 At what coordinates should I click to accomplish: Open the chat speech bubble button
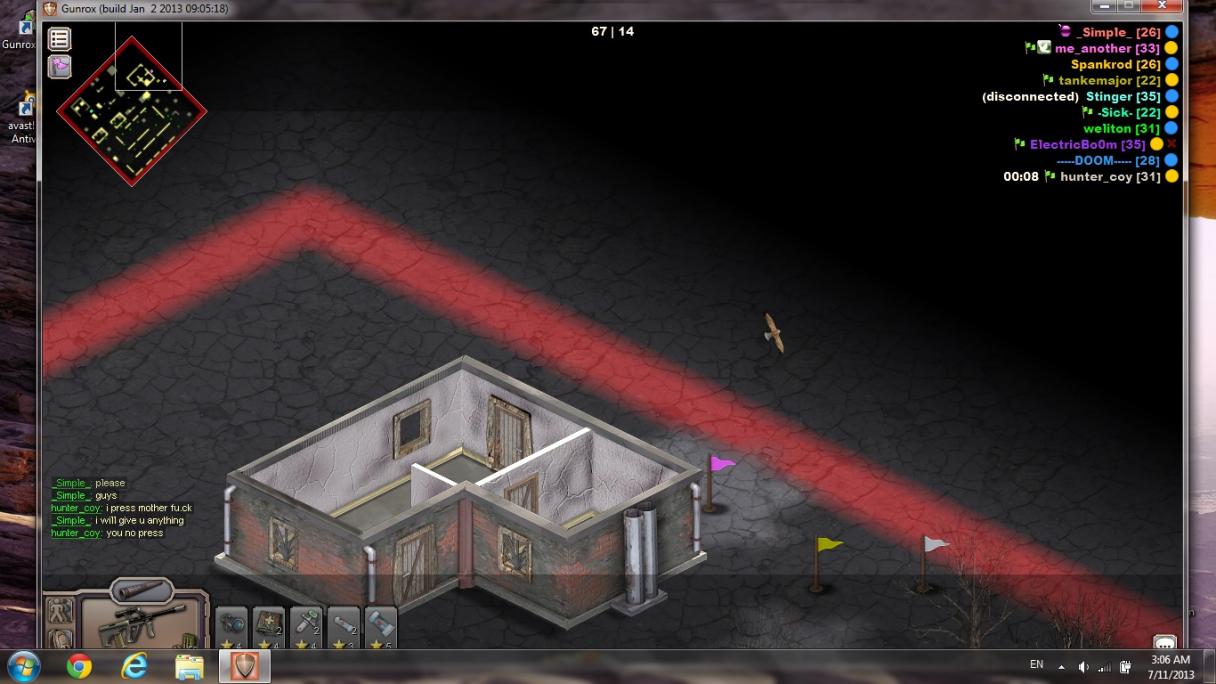[1163, 643]
